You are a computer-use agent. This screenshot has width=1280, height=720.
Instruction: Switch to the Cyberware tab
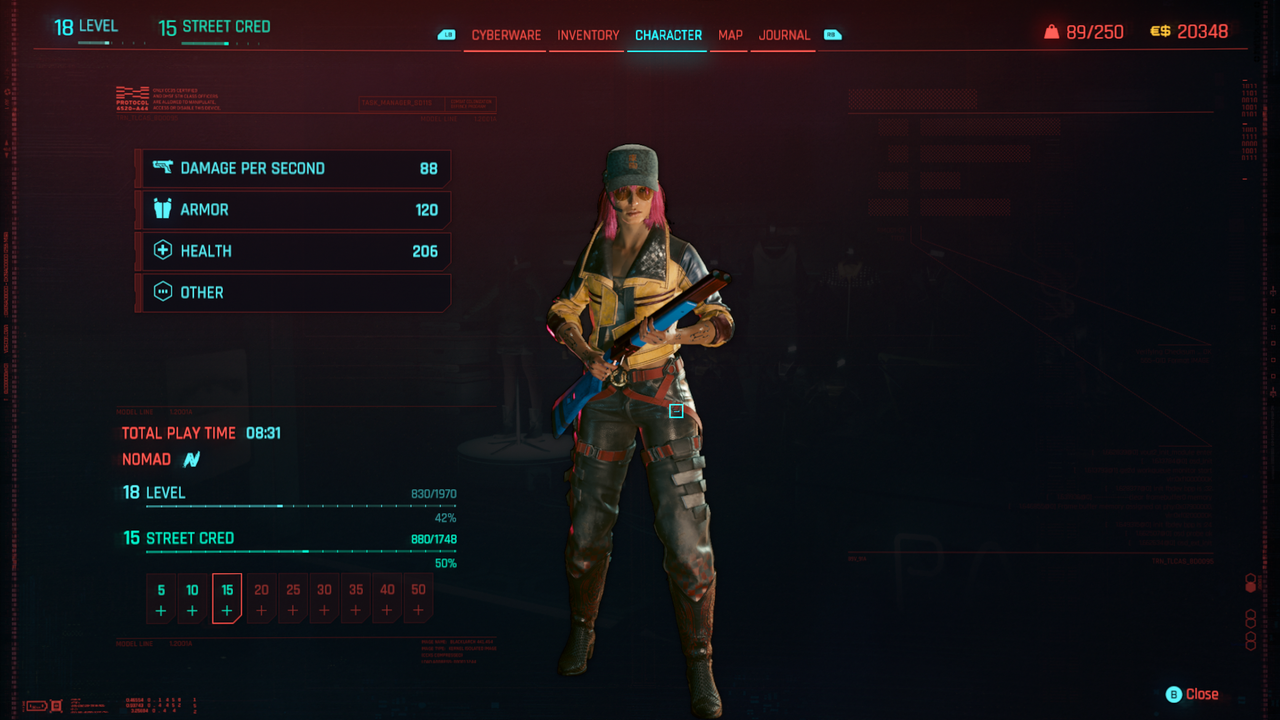click(x=504, y=35)
